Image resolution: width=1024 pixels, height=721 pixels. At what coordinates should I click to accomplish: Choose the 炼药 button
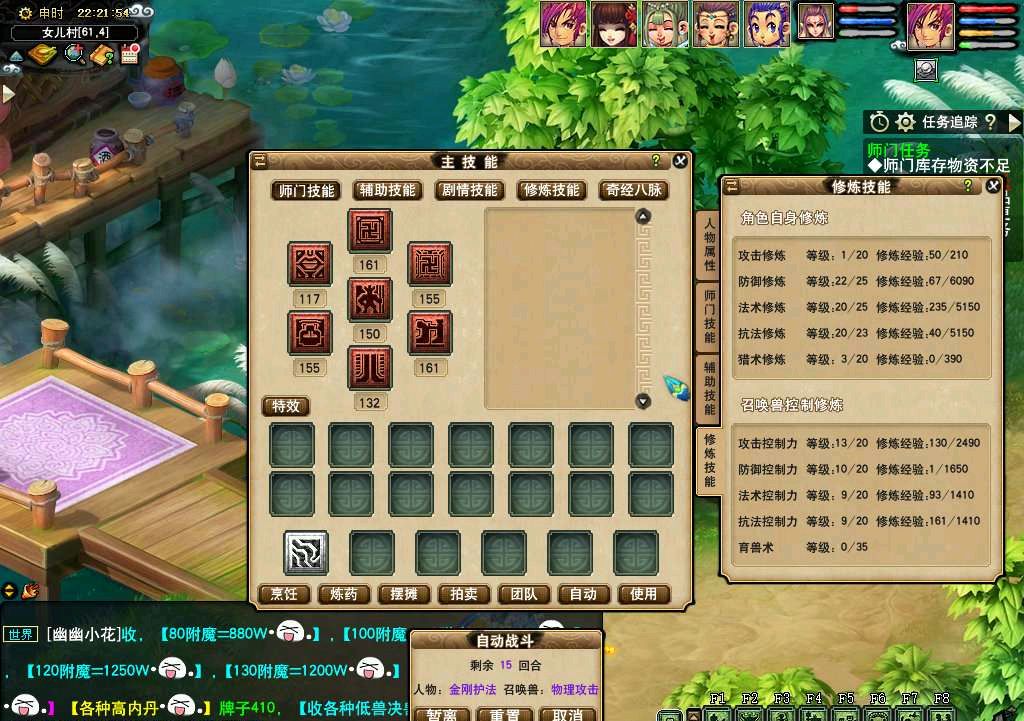coord(344,594)
